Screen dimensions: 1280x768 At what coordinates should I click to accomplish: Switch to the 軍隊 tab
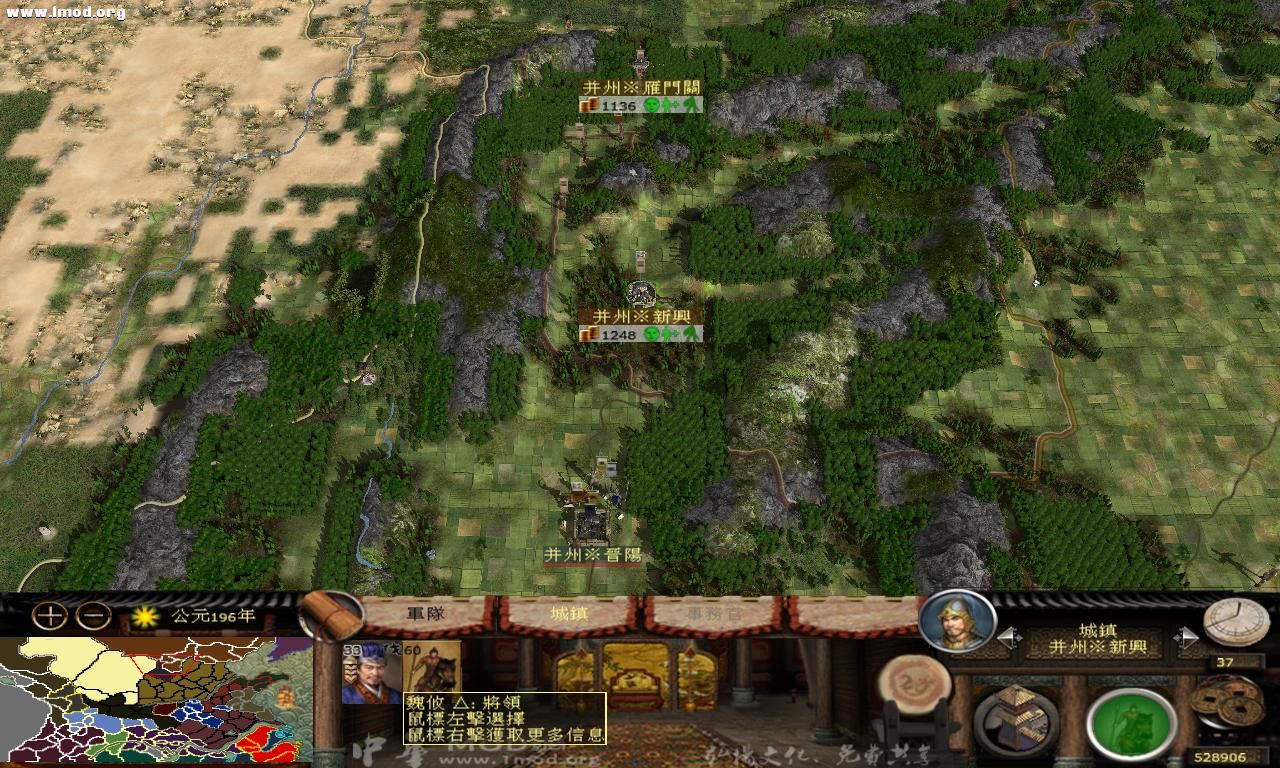coord(425,615)
